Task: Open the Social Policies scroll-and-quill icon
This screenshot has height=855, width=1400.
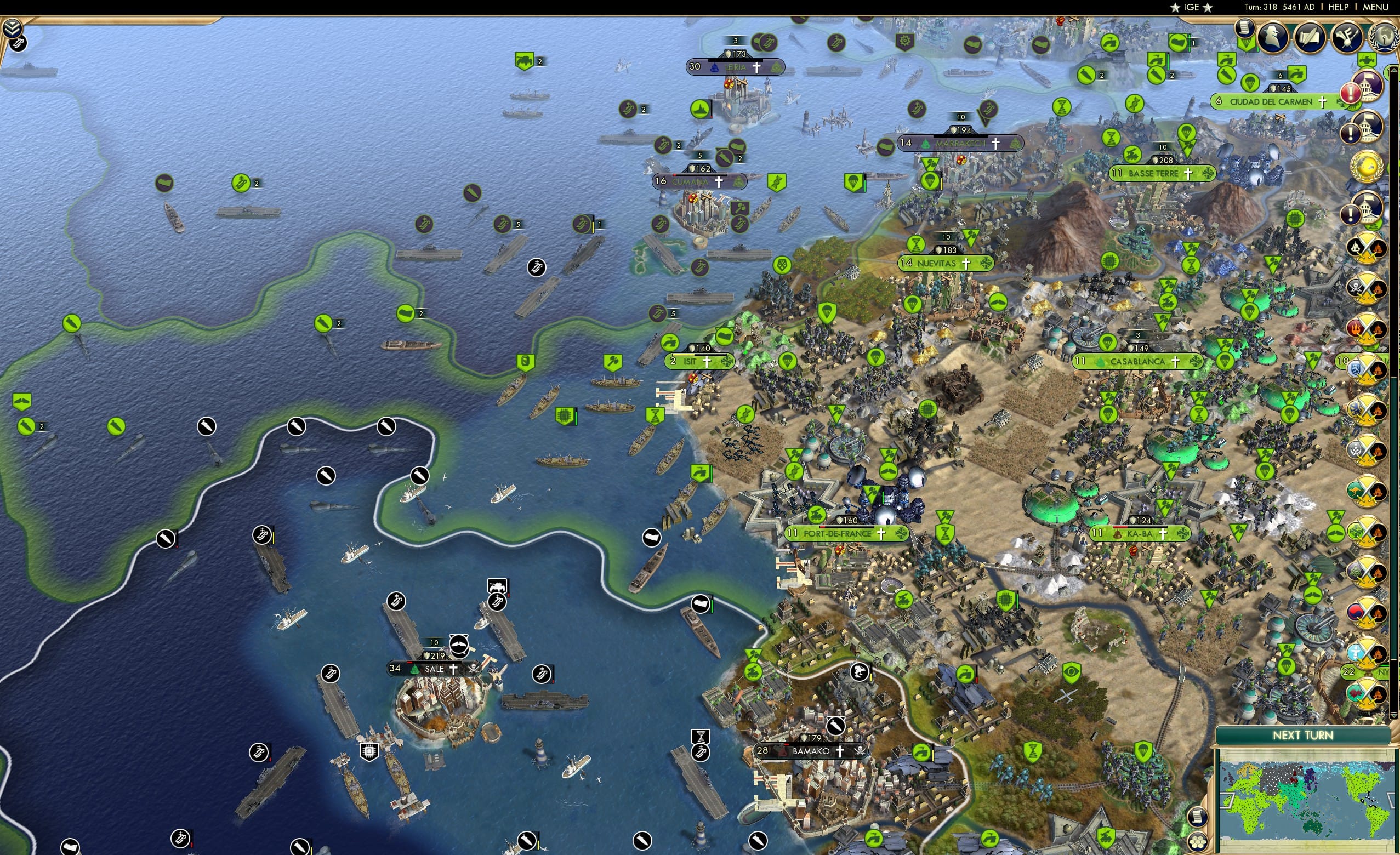Action: point(1310,37)
